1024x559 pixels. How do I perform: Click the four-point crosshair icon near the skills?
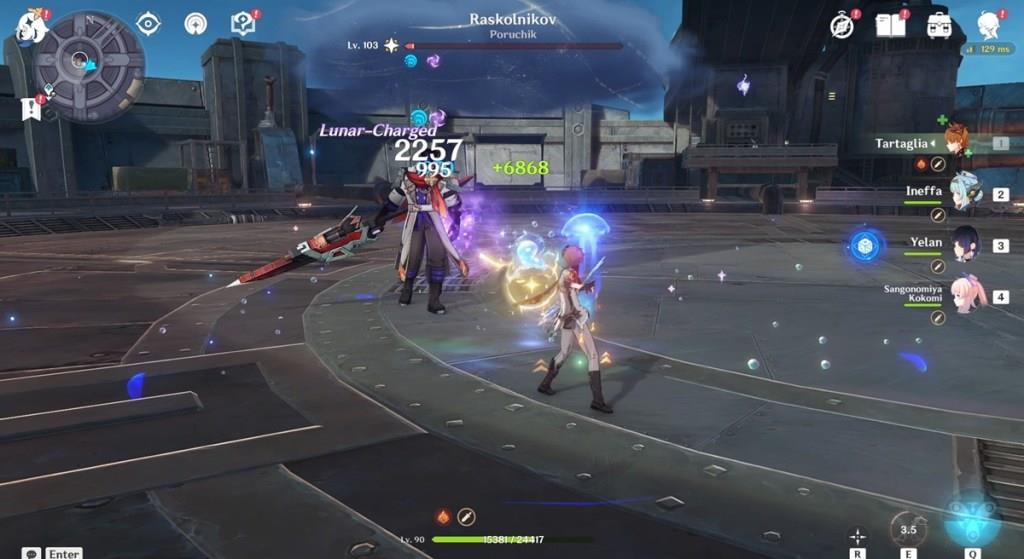click(857, 535)
